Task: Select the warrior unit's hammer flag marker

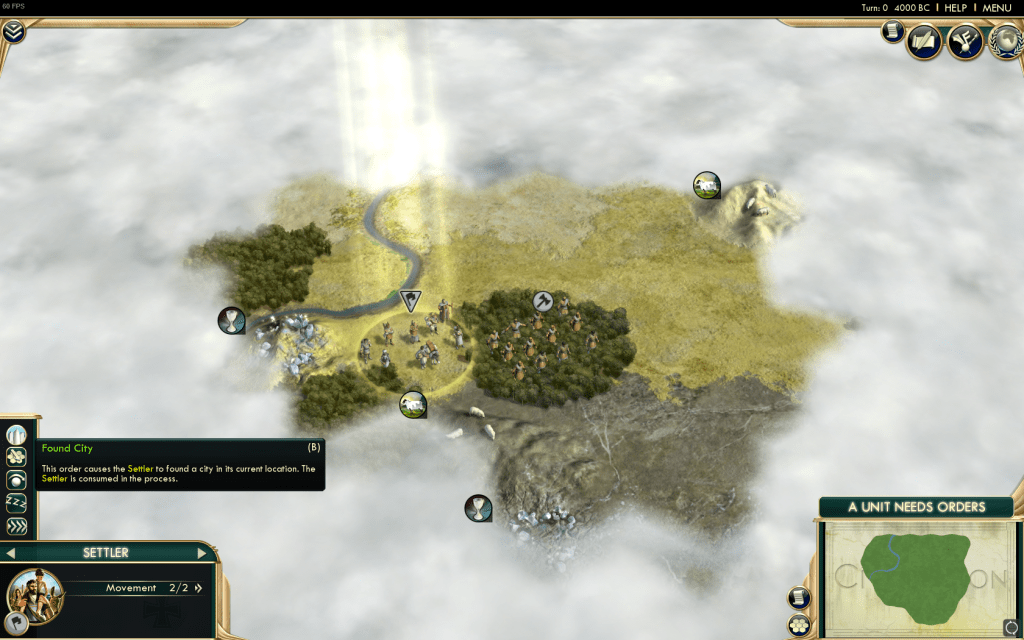Action: [x=543, y=300]
